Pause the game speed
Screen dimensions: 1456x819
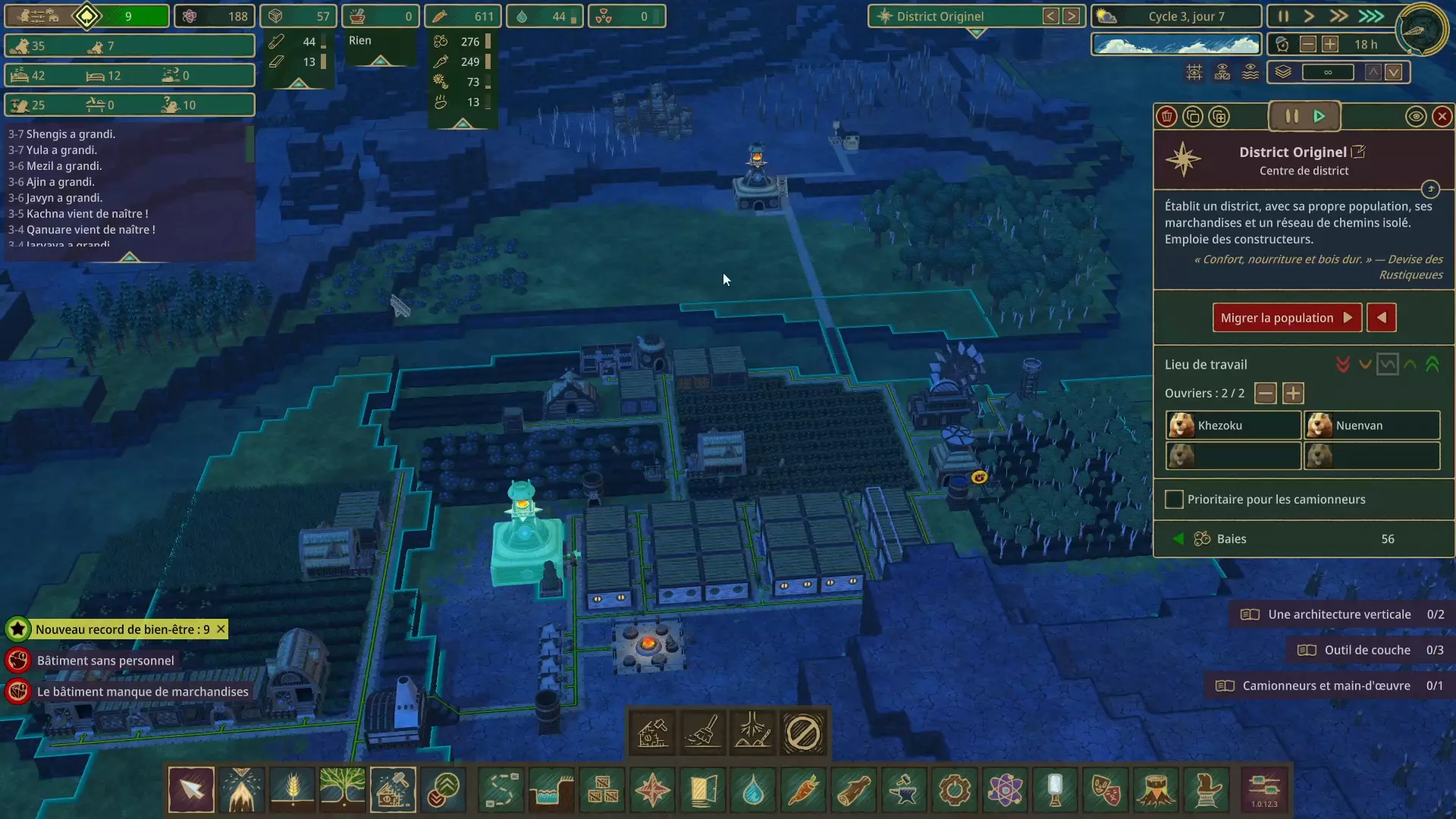[1283, 16]
